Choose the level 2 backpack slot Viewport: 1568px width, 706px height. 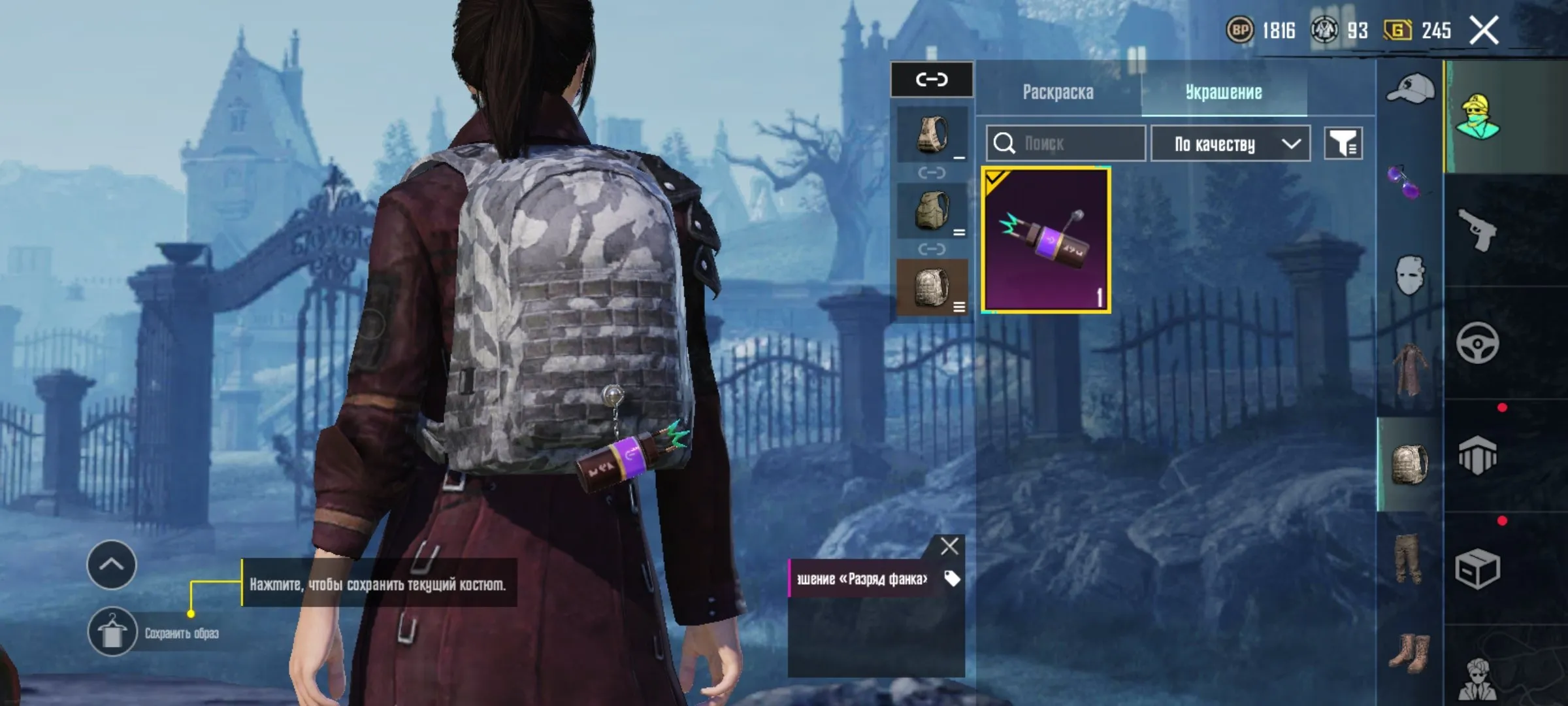(x=932, y=210)
